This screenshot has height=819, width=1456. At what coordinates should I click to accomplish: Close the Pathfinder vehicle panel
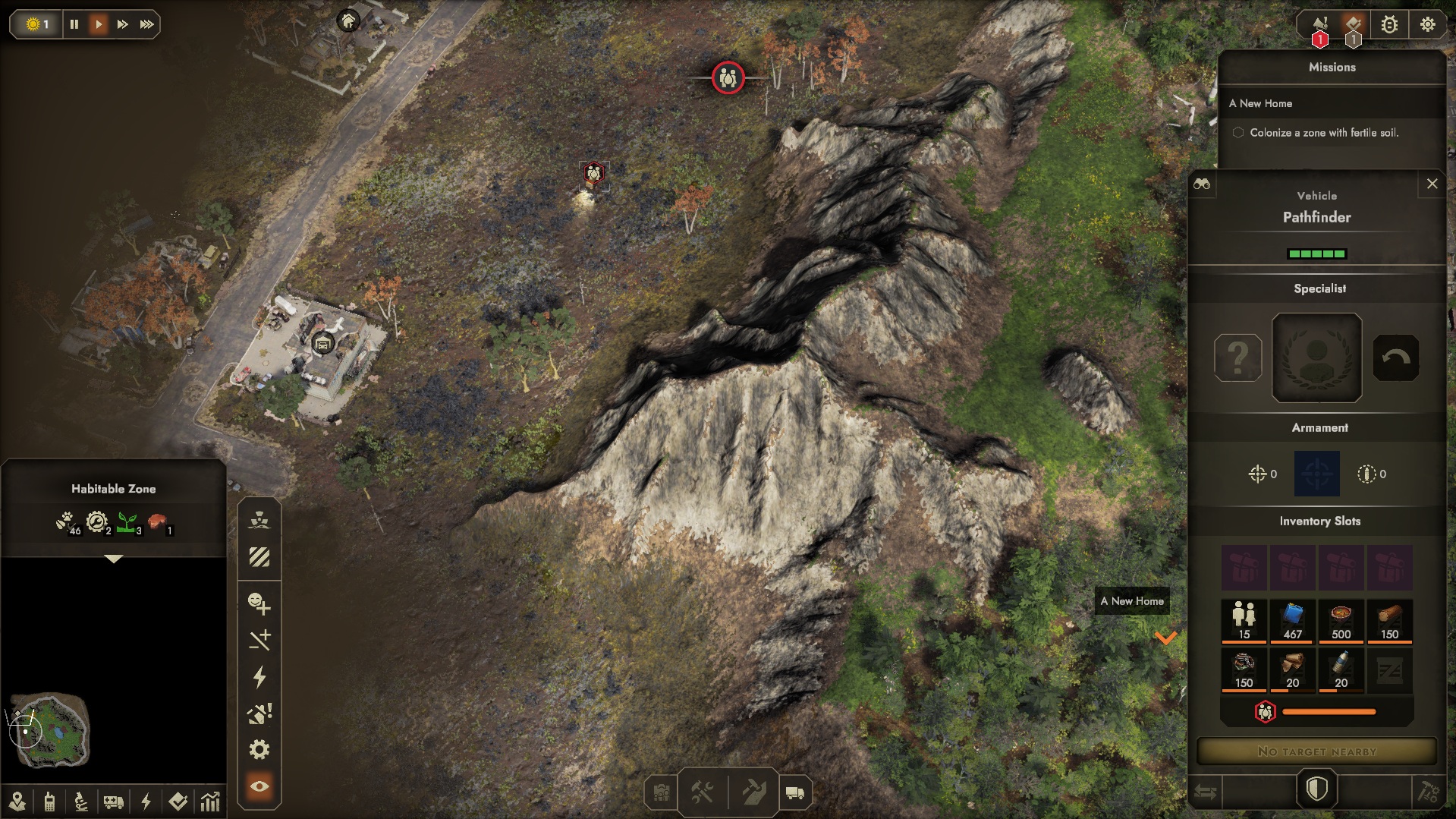click(1432, 184)
